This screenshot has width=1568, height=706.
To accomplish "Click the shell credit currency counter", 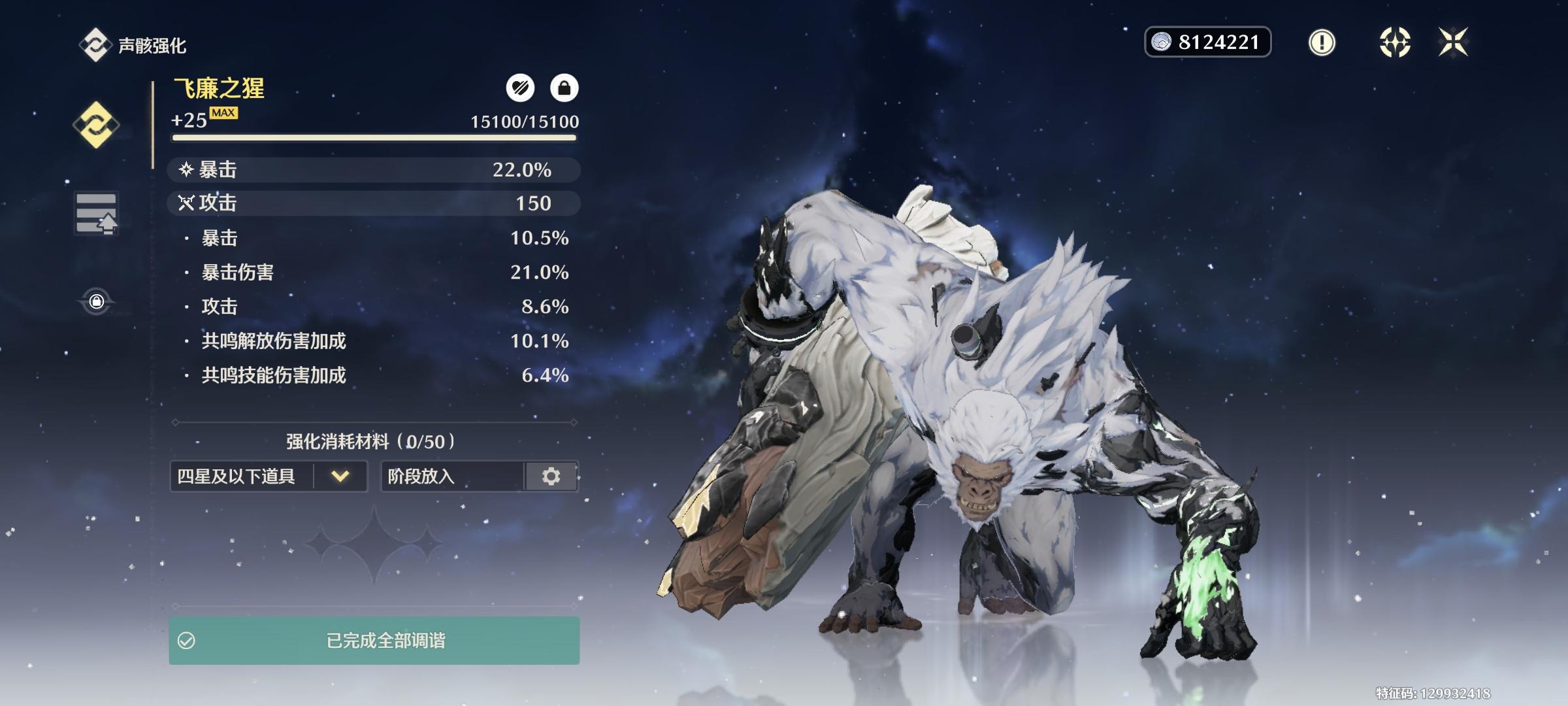I will (1207, 42).
